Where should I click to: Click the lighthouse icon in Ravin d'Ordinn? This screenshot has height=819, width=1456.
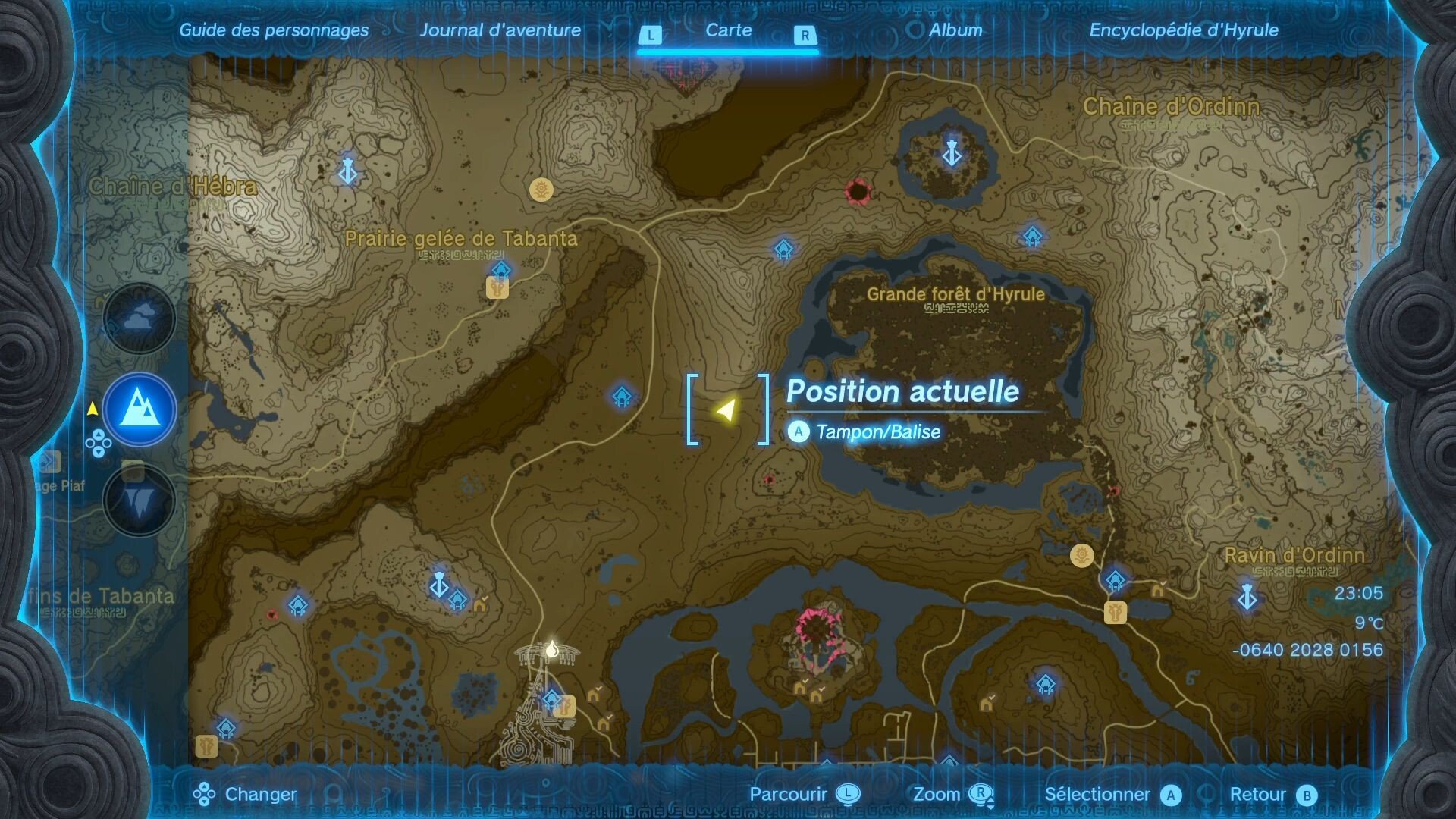pos(1247,598)
